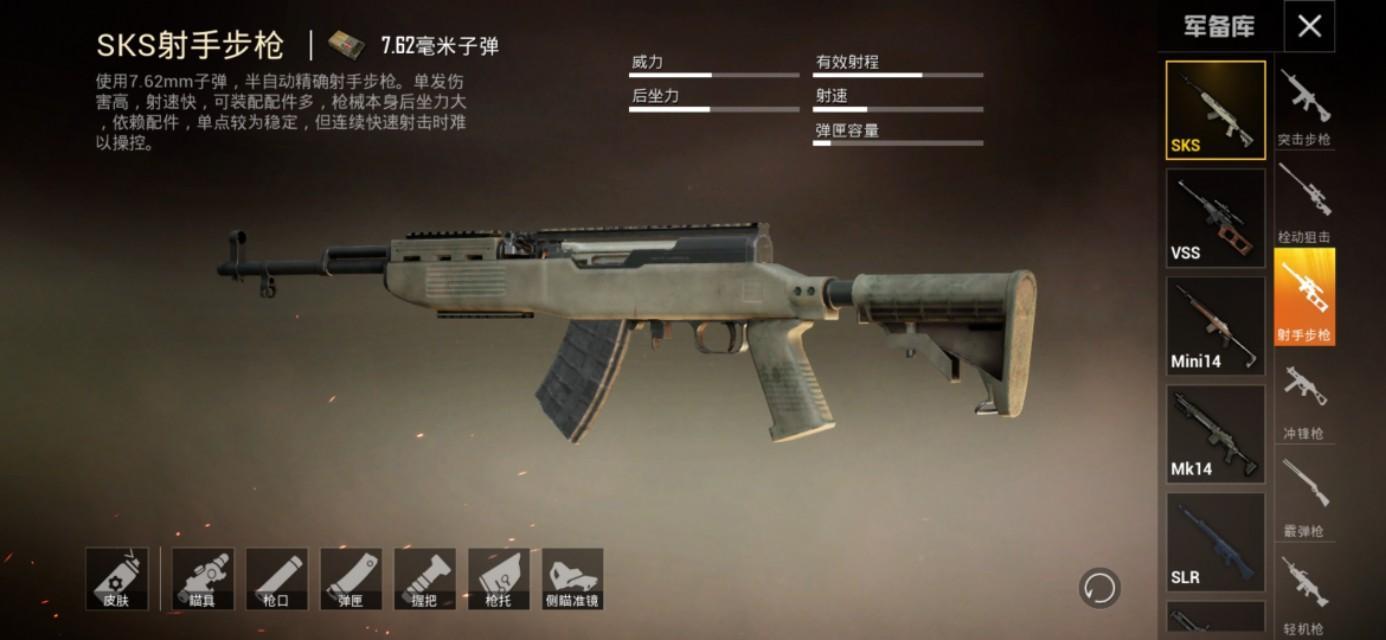Screen dimensions: 1386x640
Task: Choose the magazine (弹匣) attachment slot
Action: (351, 579)
